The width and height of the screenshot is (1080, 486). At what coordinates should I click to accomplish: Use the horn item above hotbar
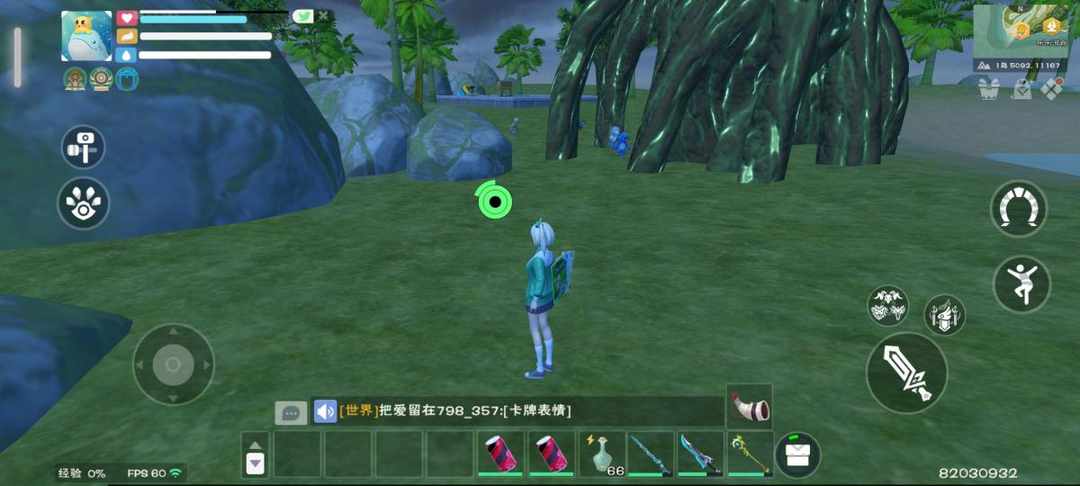point(749,406)
